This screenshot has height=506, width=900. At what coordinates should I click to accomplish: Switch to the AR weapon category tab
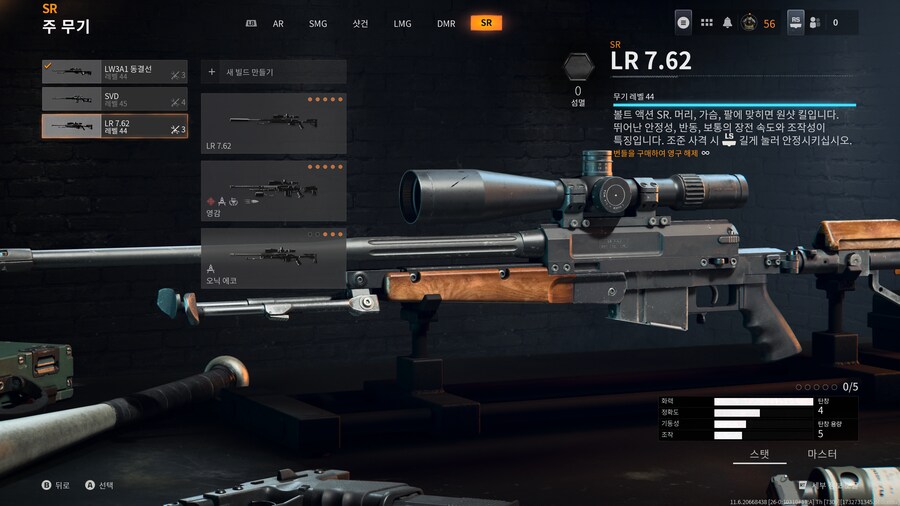coord(278,23)
